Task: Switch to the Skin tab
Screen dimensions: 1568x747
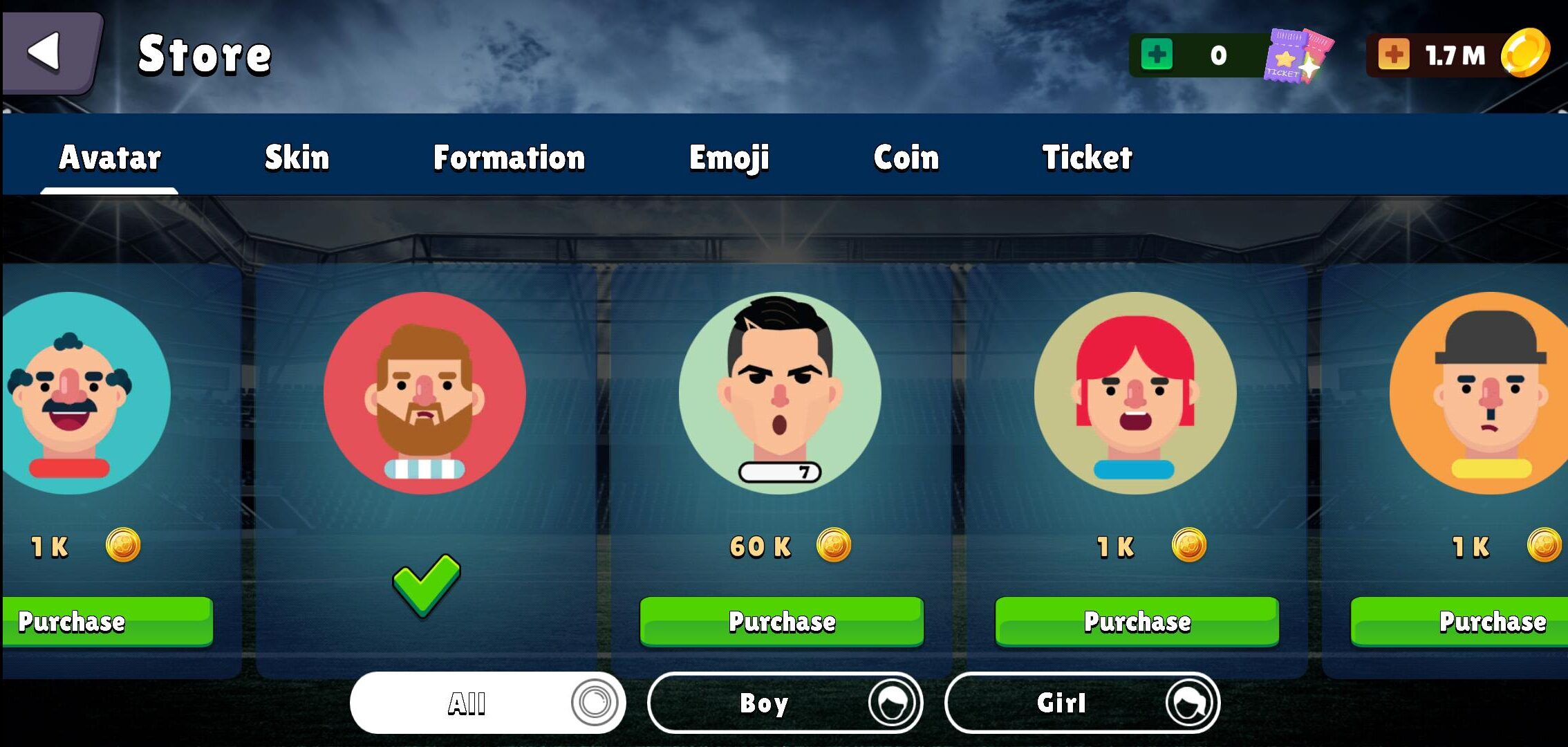Action: 297,158
